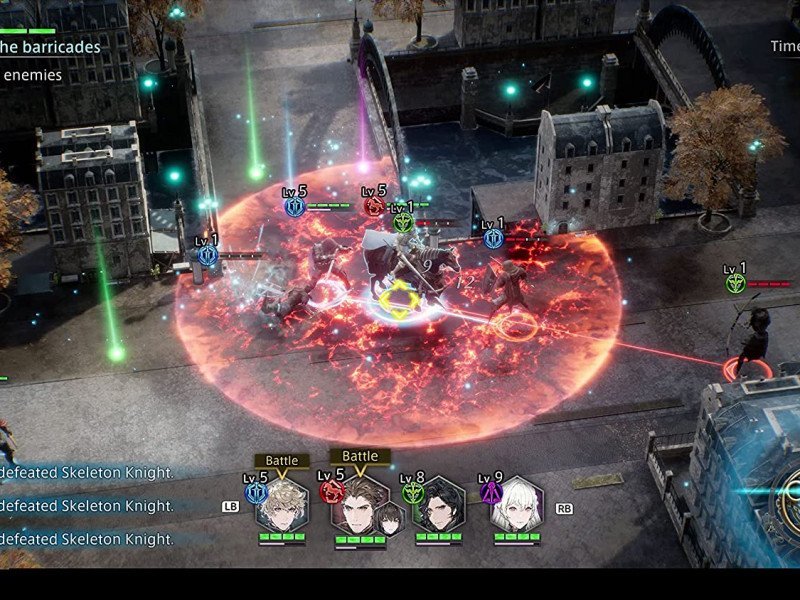Choose the black-haired Lv 8 unit portrait
Screen dimensions: 800x600
click(x=438, y=505)
